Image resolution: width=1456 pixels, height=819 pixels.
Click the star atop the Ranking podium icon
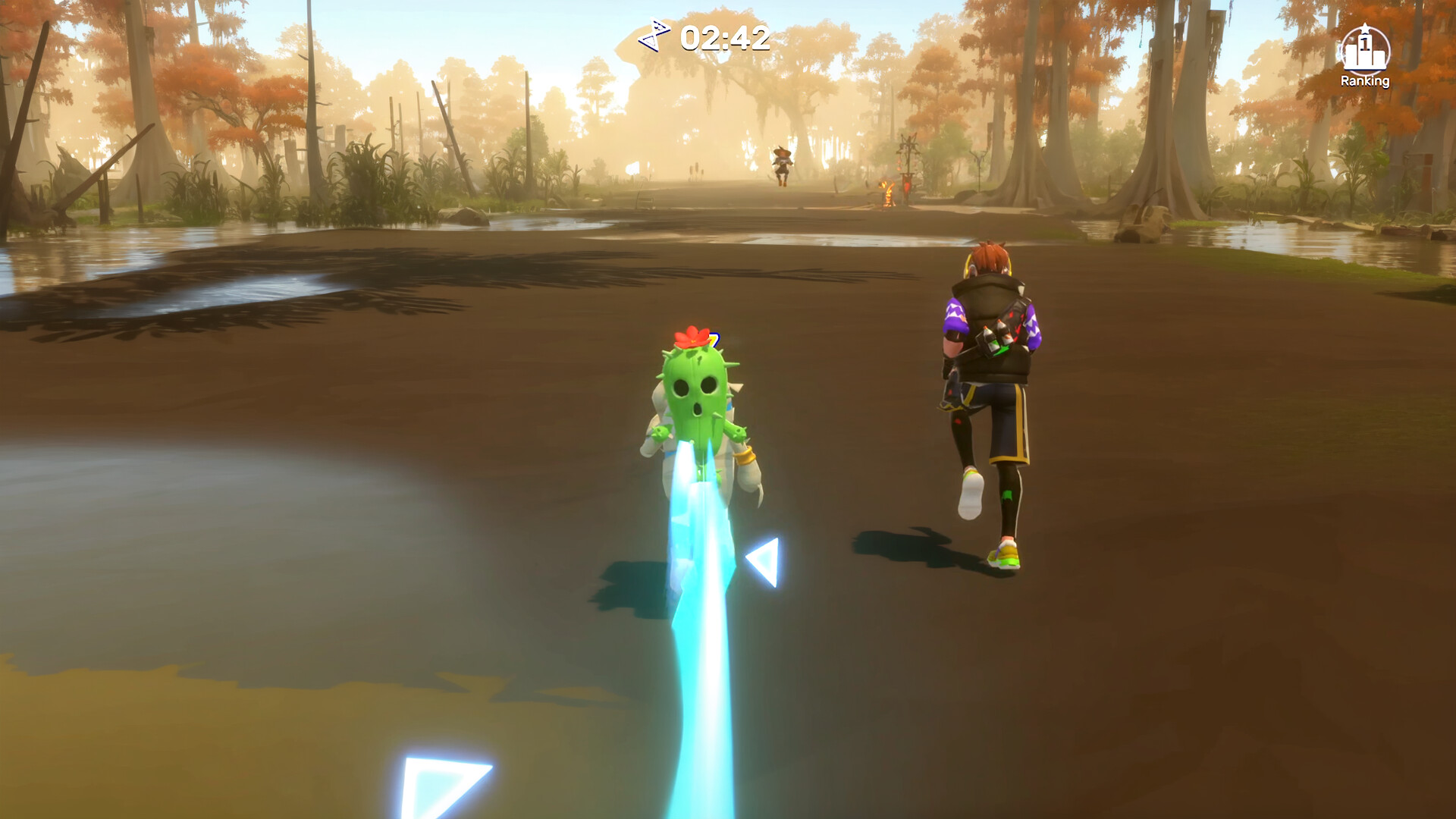click(x=1365, y=28)
